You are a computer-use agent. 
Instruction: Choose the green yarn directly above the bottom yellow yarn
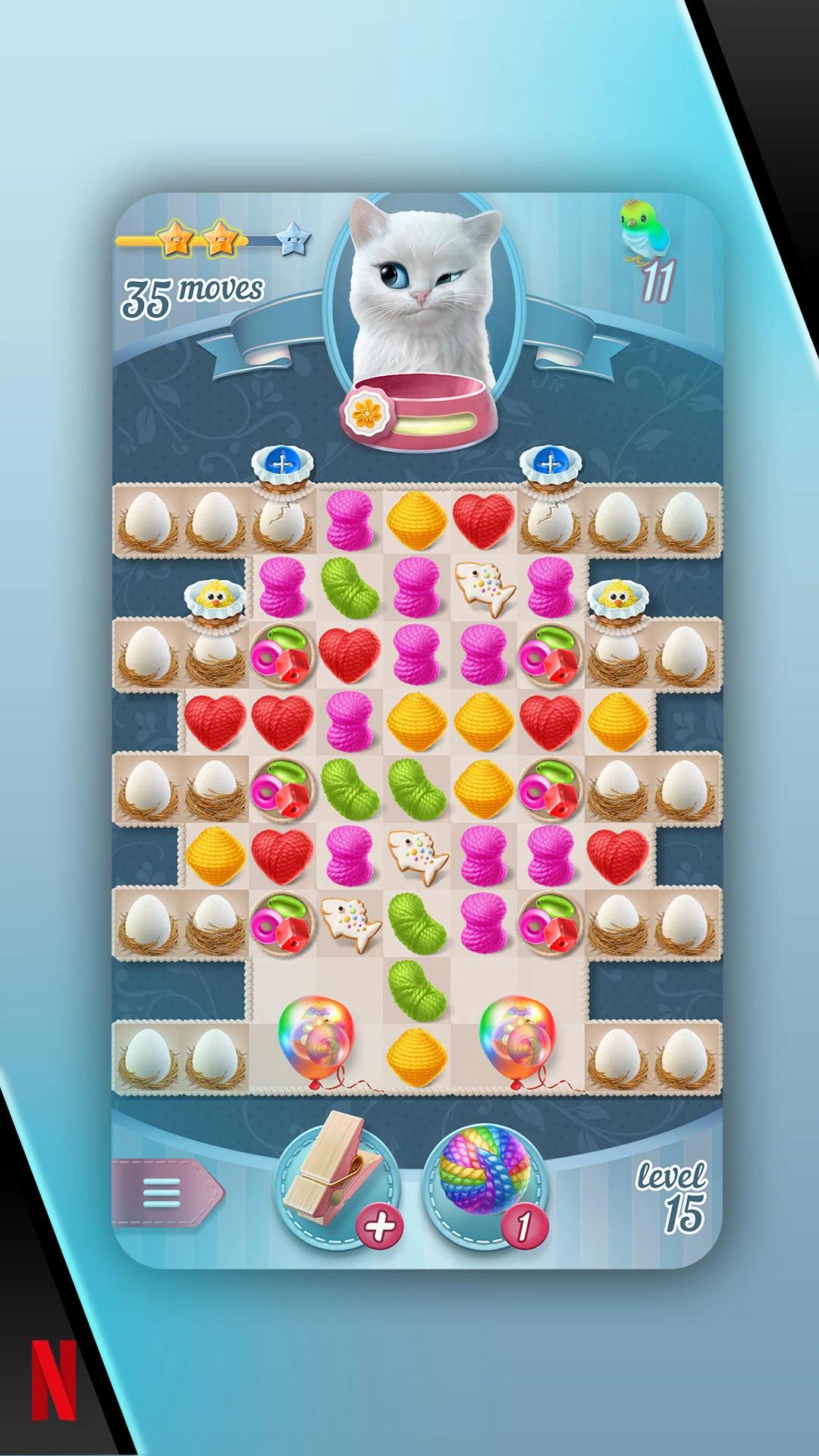pyautogui.click(x=416, y=989)
